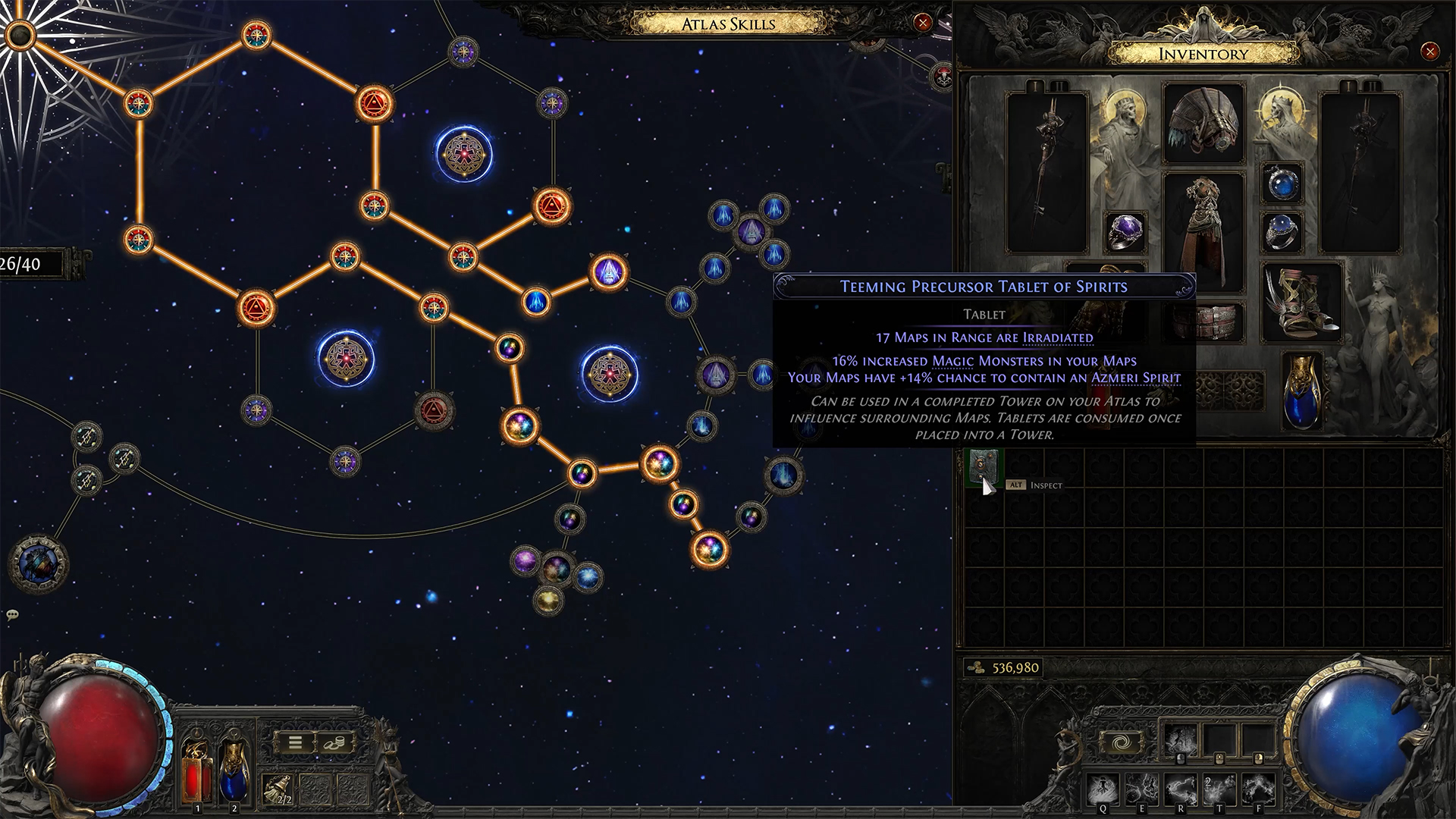Select the Precursor Tablet in the inventory
Viewport: 1456px width, 819px height.
pos(984,466)
